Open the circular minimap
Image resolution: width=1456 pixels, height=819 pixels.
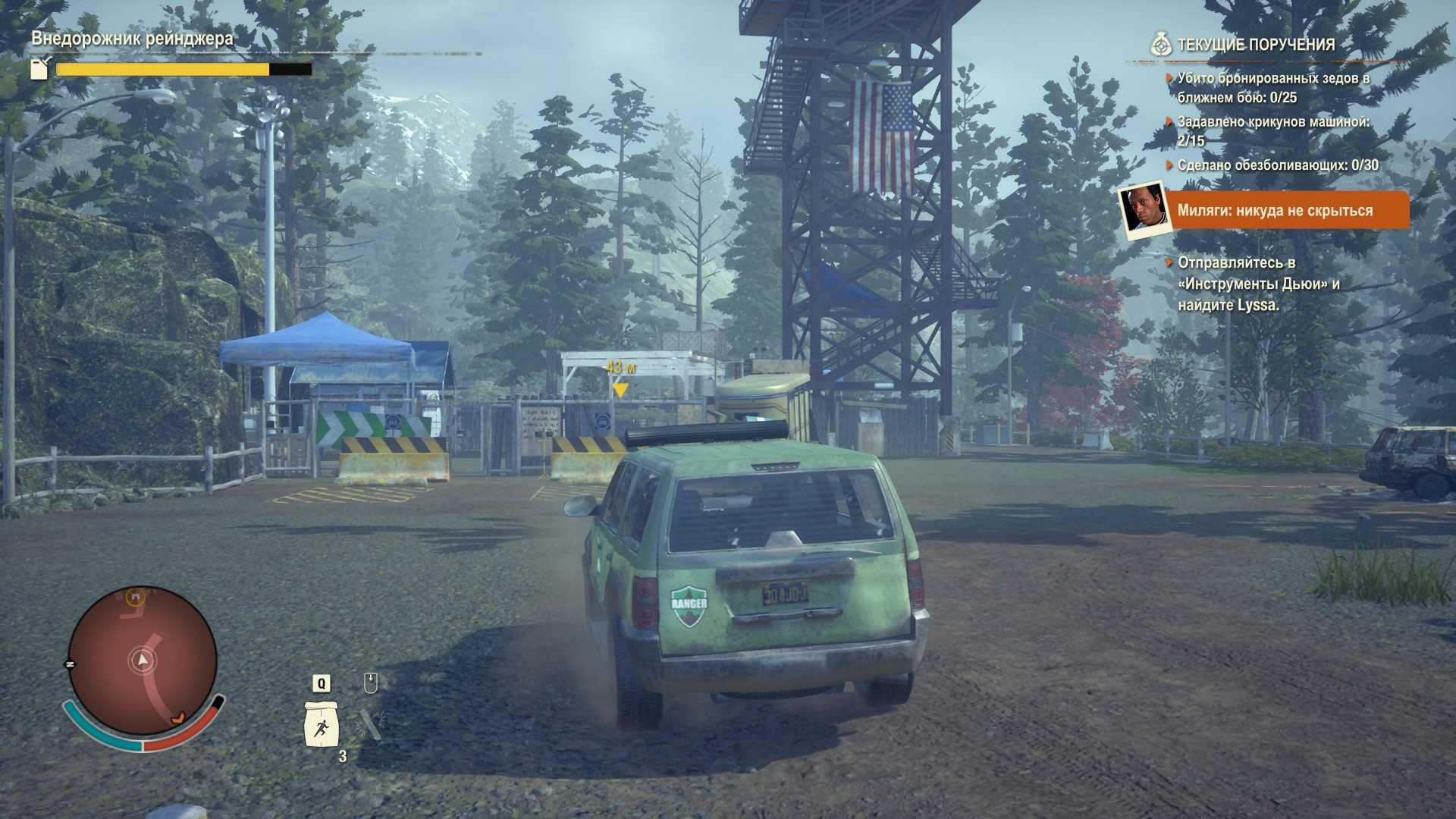tap(143, 661)
